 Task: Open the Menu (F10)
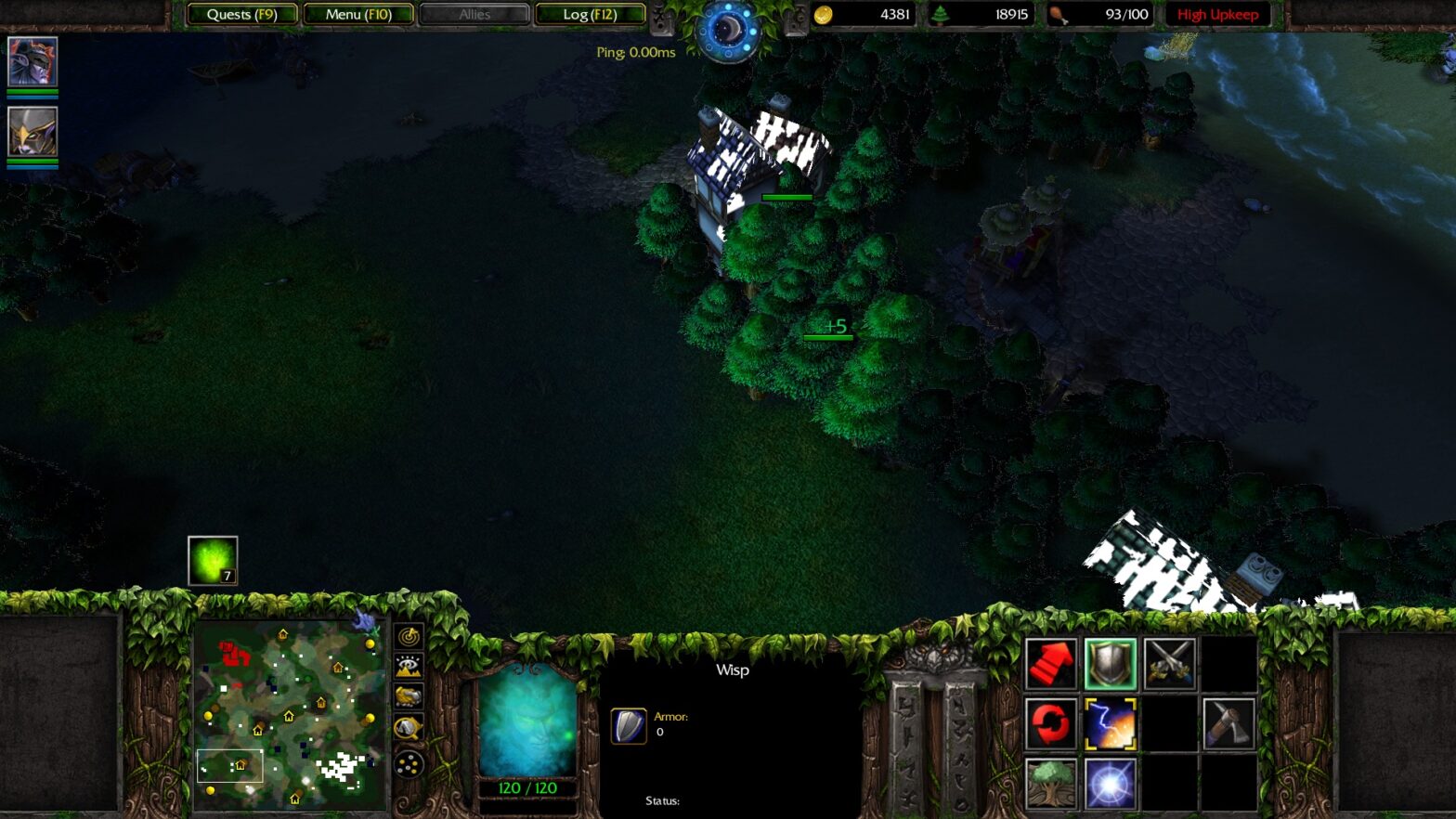(358, 14)
